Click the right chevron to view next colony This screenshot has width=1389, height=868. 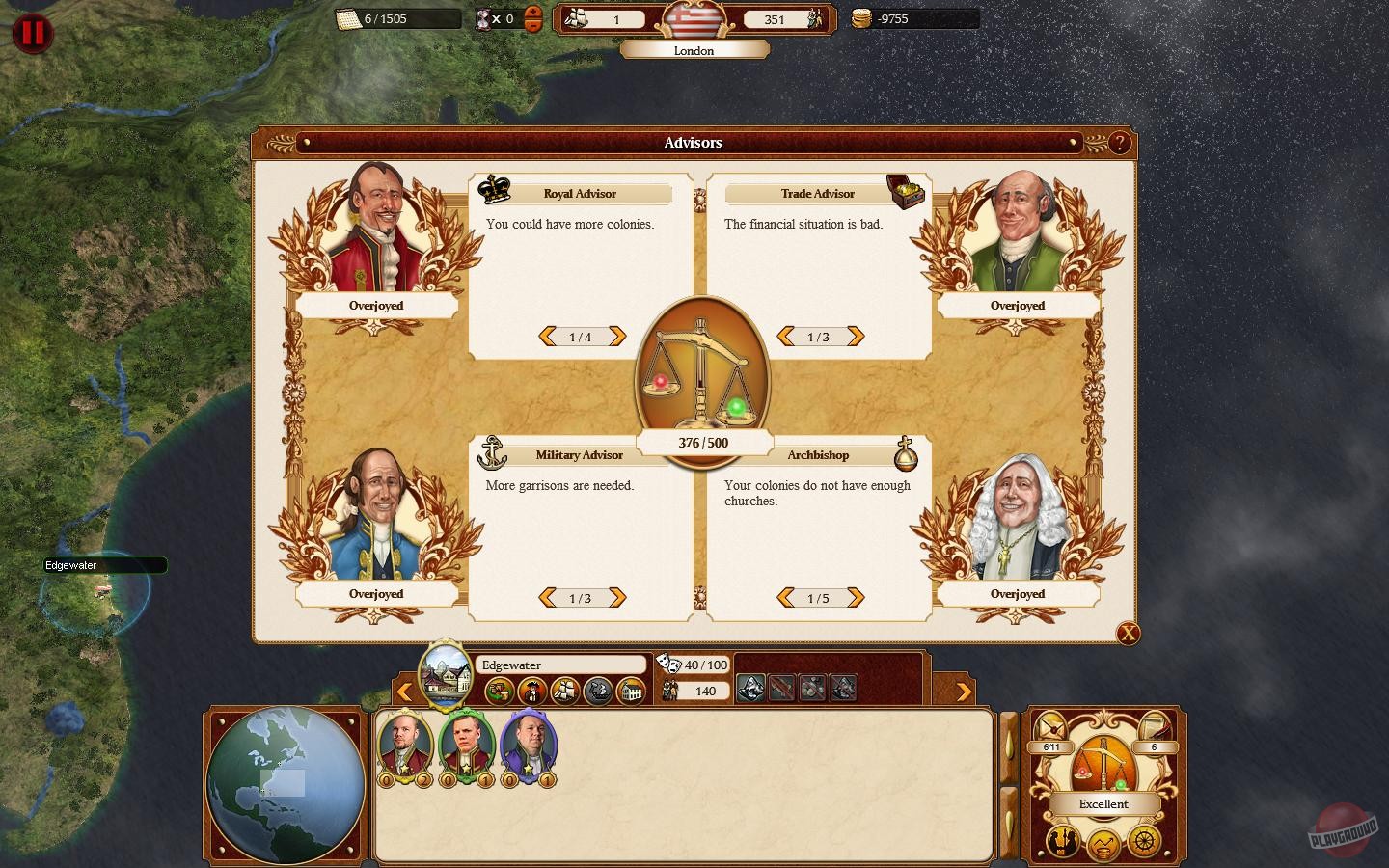pyautogui.click(x=965, y=692)
